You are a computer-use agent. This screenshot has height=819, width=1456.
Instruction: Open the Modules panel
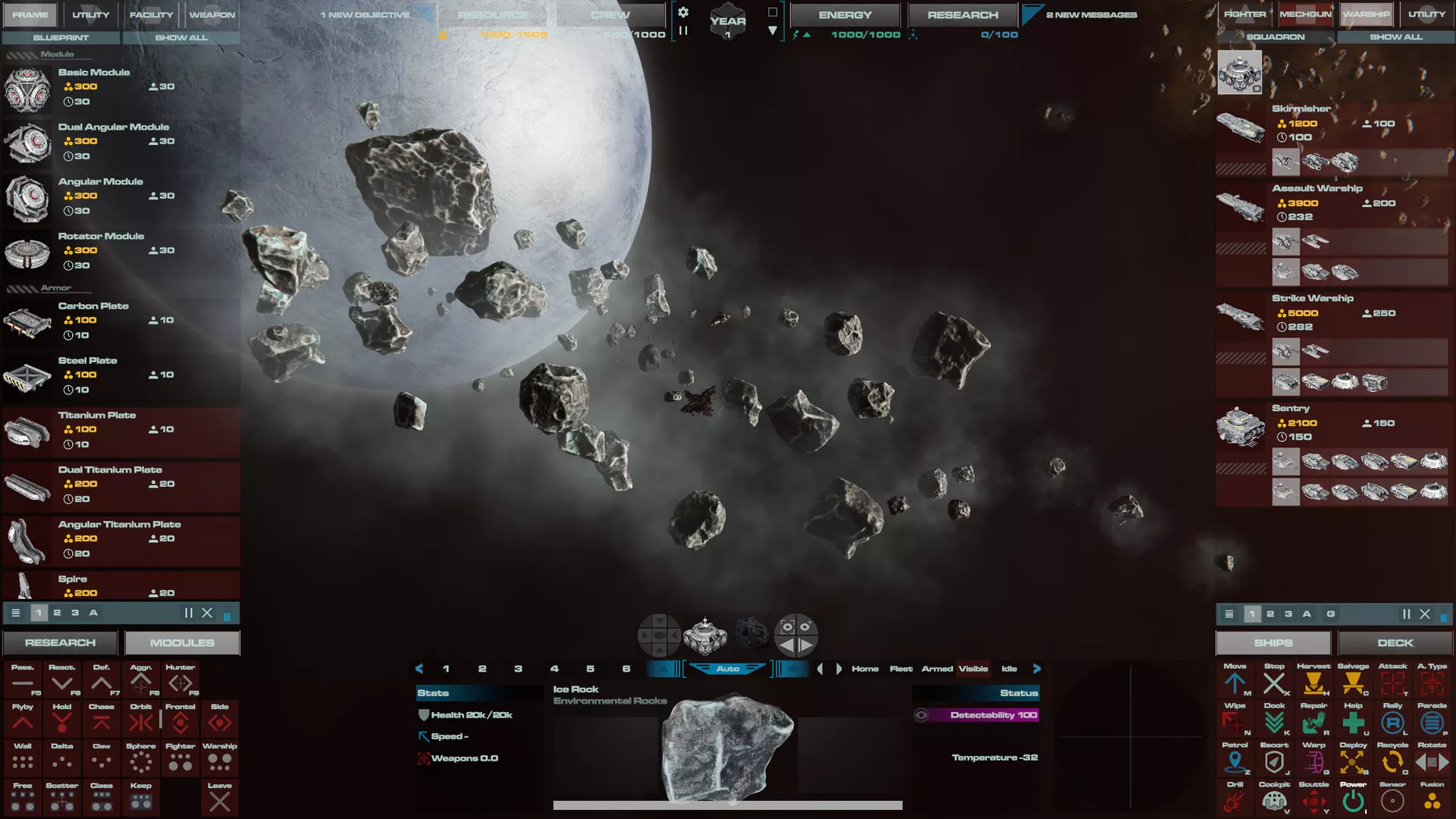182,642
